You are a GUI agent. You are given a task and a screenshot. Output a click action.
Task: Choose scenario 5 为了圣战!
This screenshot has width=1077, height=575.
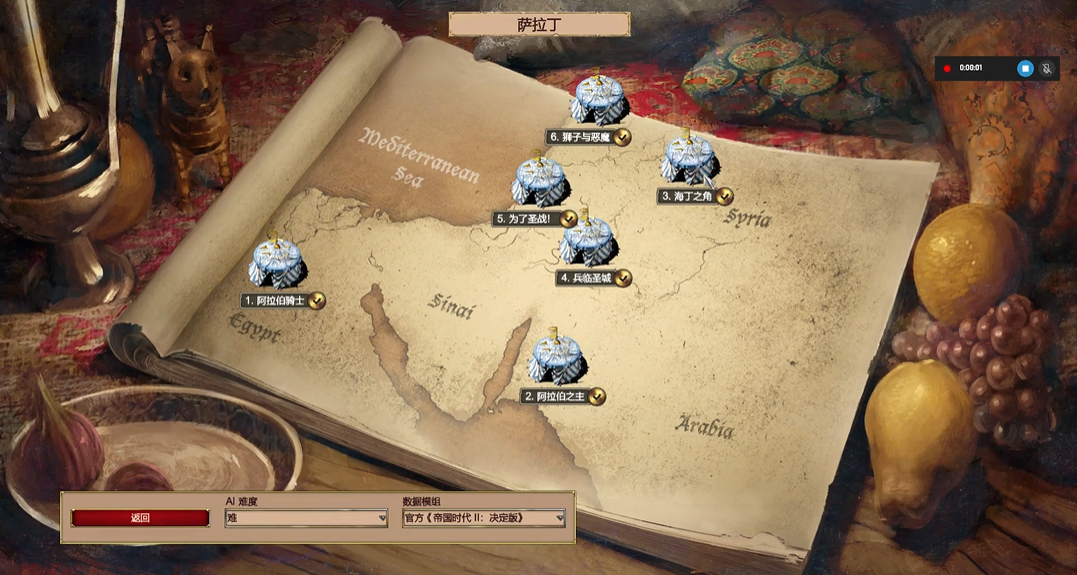[x=541, y=183]
